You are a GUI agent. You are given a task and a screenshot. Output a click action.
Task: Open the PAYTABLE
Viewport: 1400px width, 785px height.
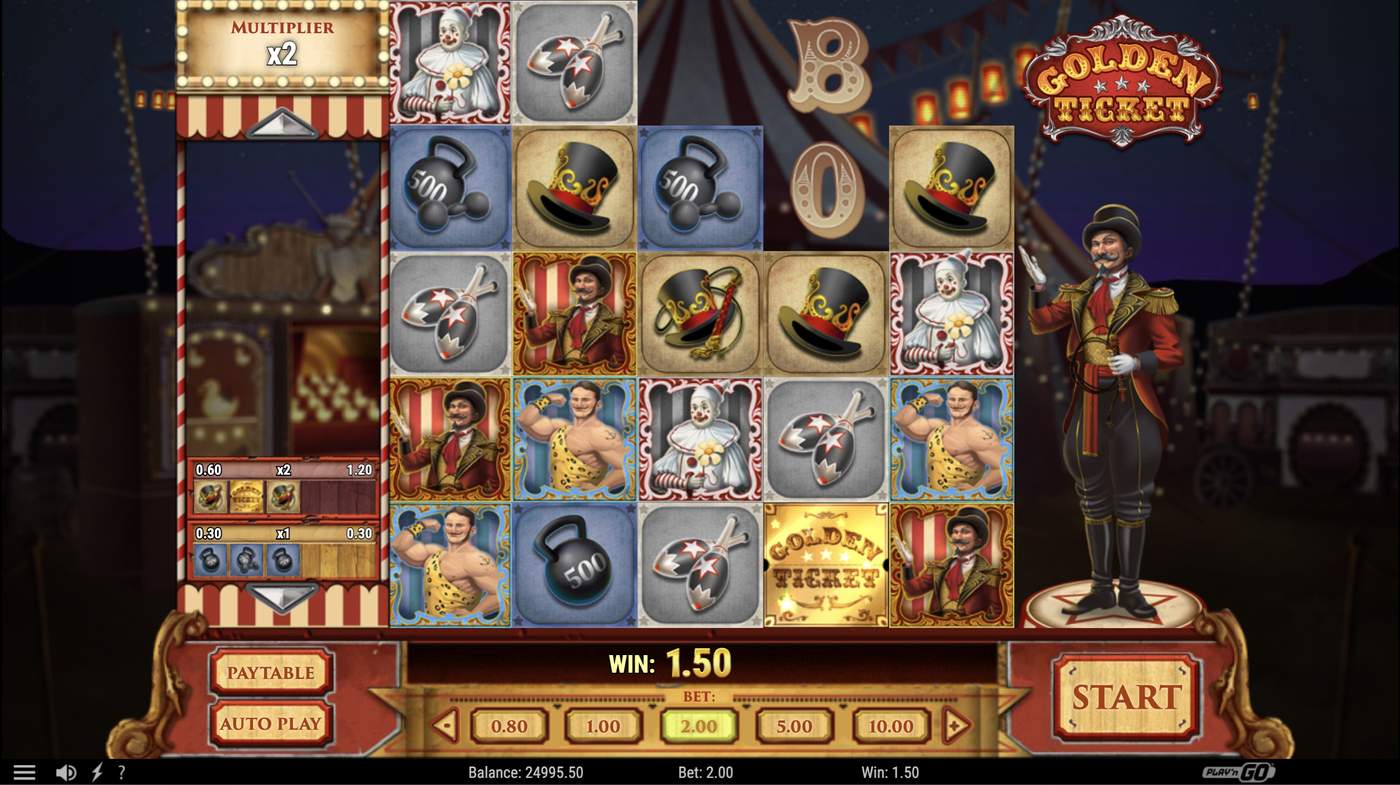(270, 673)
